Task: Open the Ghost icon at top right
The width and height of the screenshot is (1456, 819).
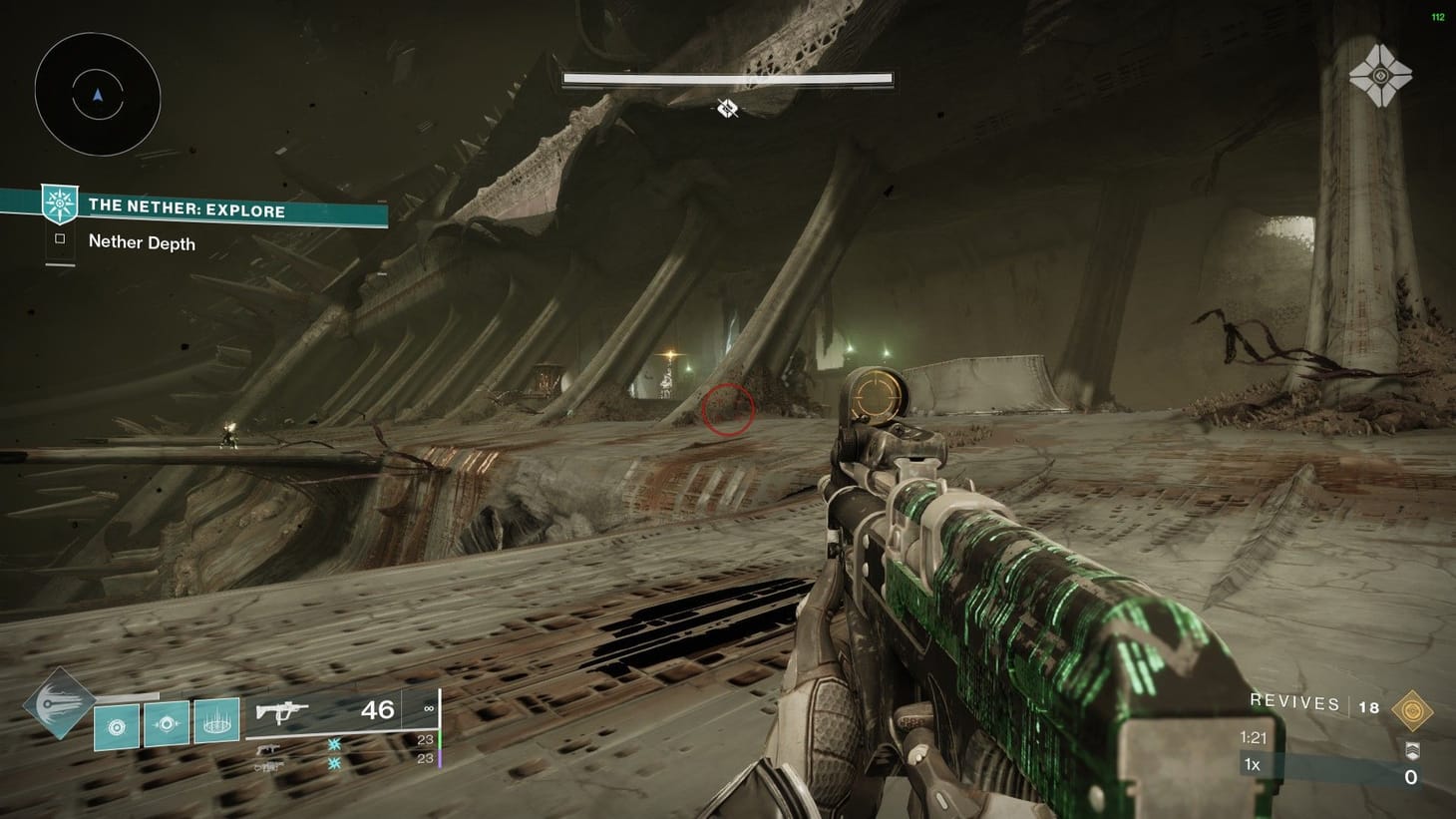Action: (1382, 76)
